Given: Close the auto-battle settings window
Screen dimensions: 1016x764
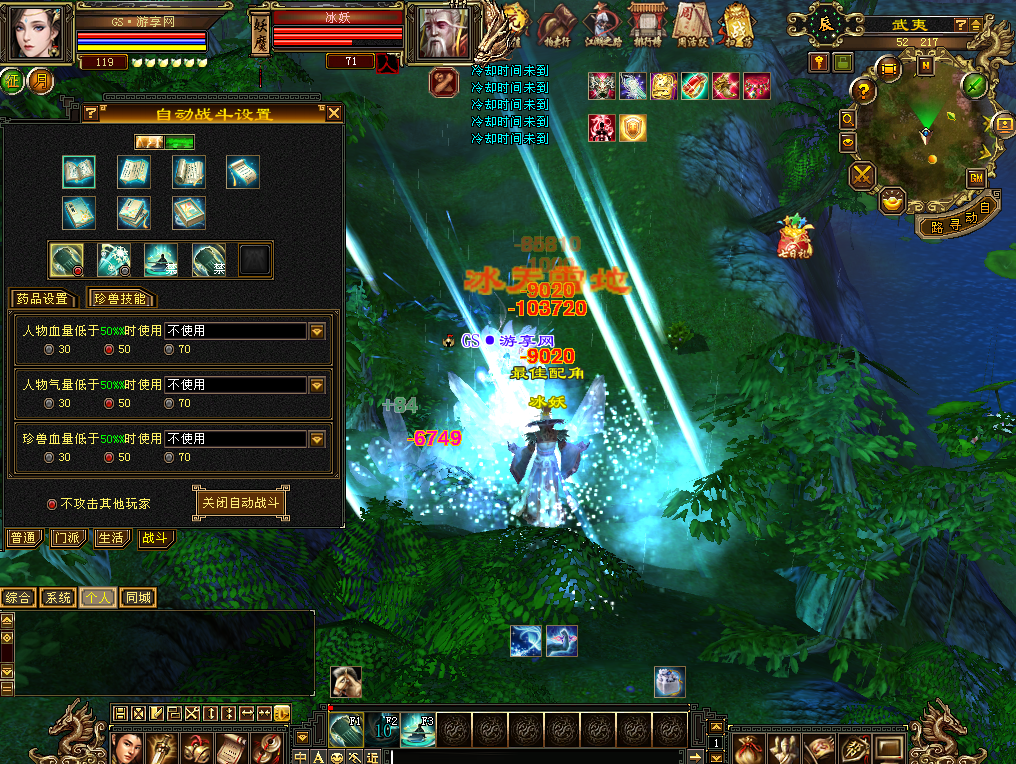Looking at the screenshot, I should tap(334, 113).
